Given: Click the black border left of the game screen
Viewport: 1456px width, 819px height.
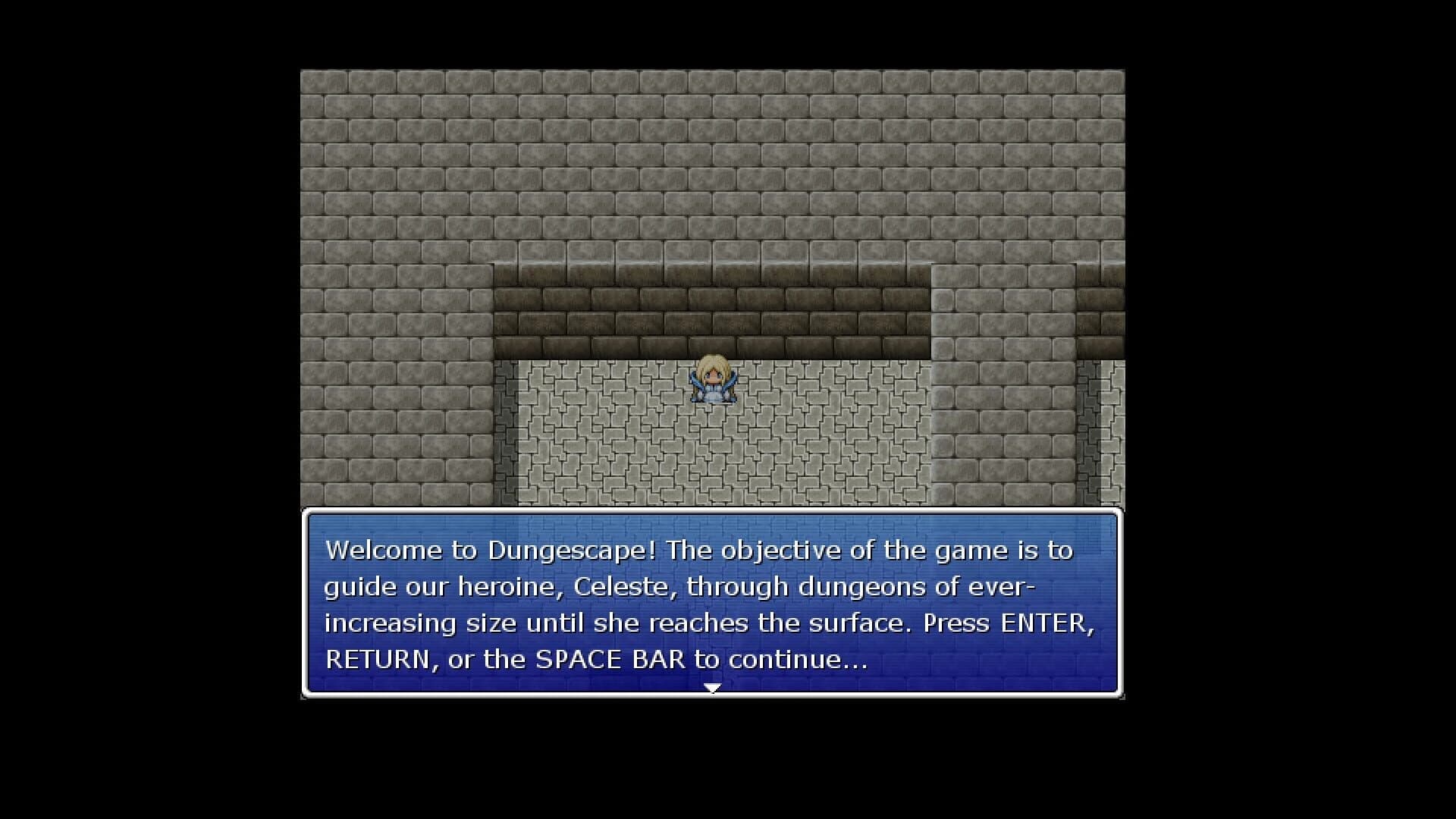Looking at the screenshot, I should pos(152,409).
